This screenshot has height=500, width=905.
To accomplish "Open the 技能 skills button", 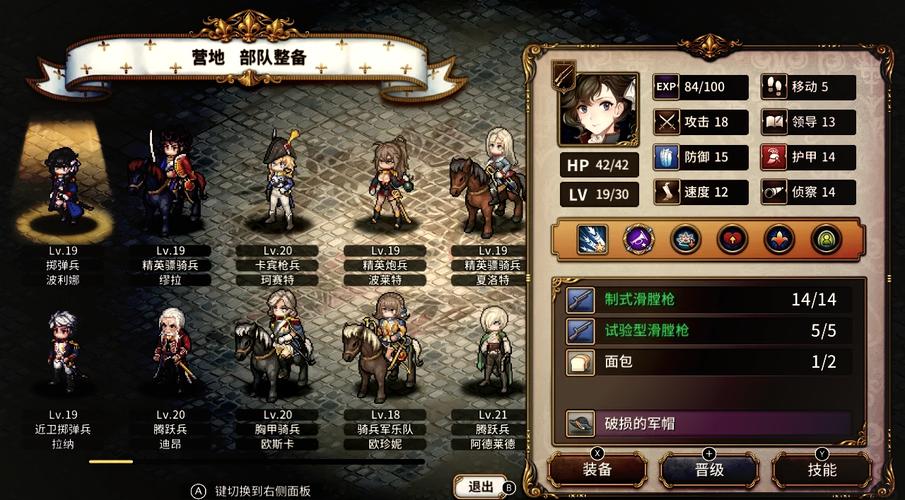I will (821, 469).
